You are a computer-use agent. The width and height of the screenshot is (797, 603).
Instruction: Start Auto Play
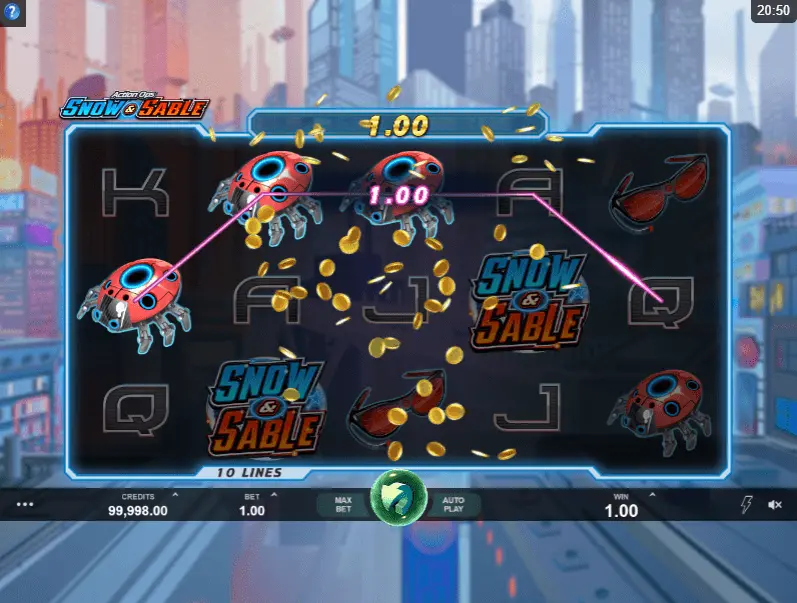point(455,504)
